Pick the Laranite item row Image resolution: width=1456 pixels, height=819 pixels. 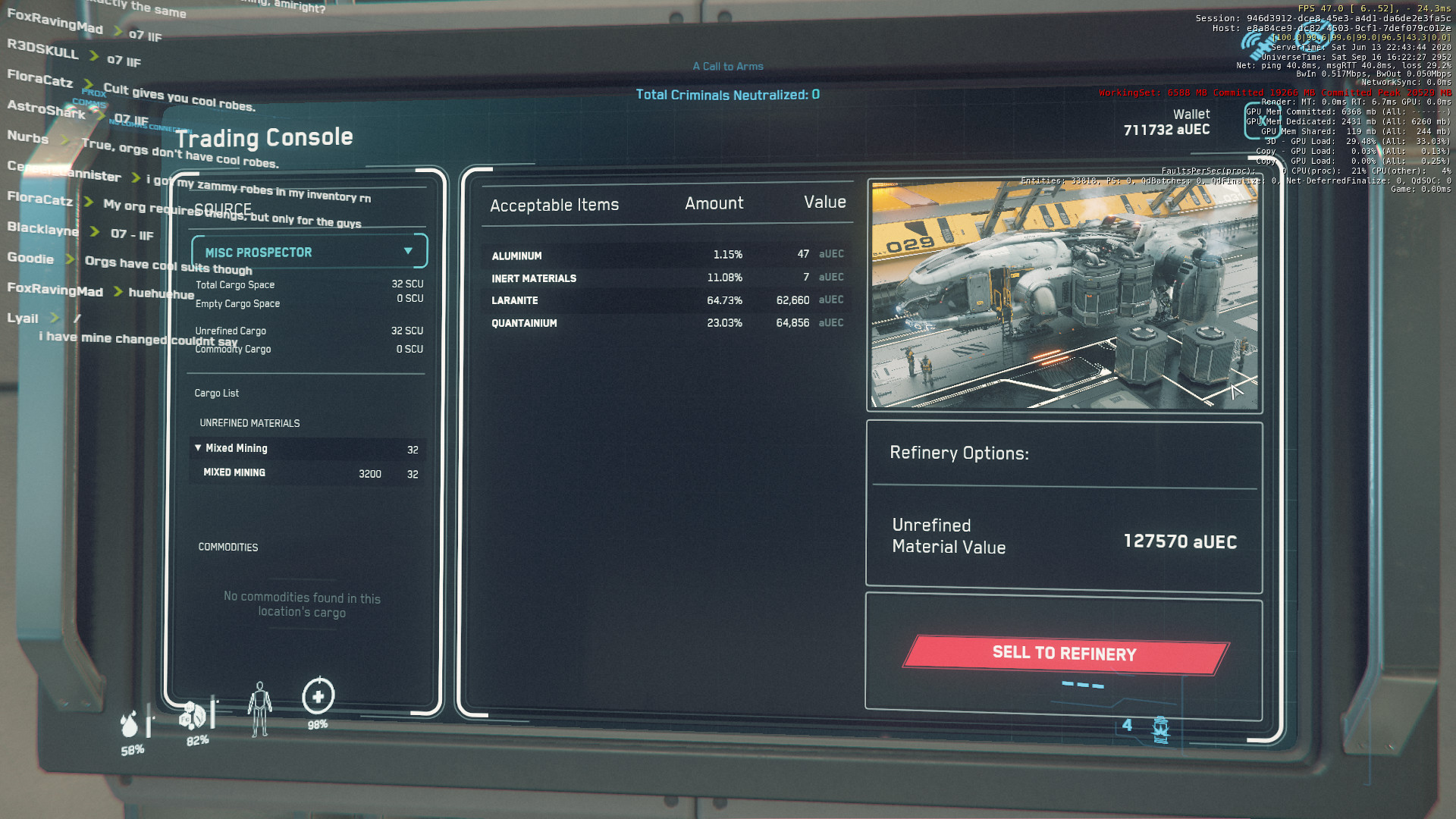point(666,300)
